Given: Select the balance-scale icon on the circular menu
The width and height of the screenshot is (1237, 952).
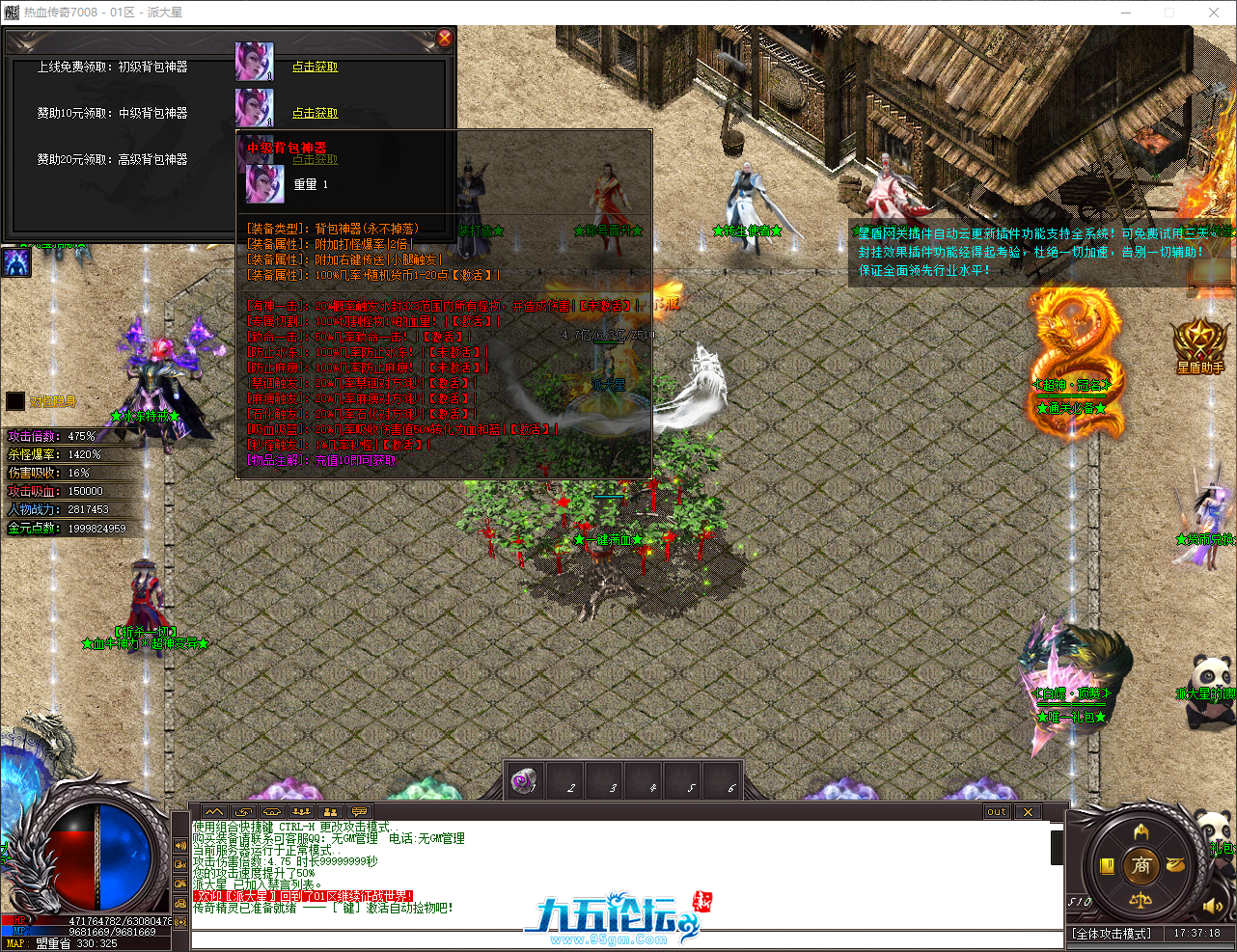Looking at the screenshot, I should [1142, 902].
